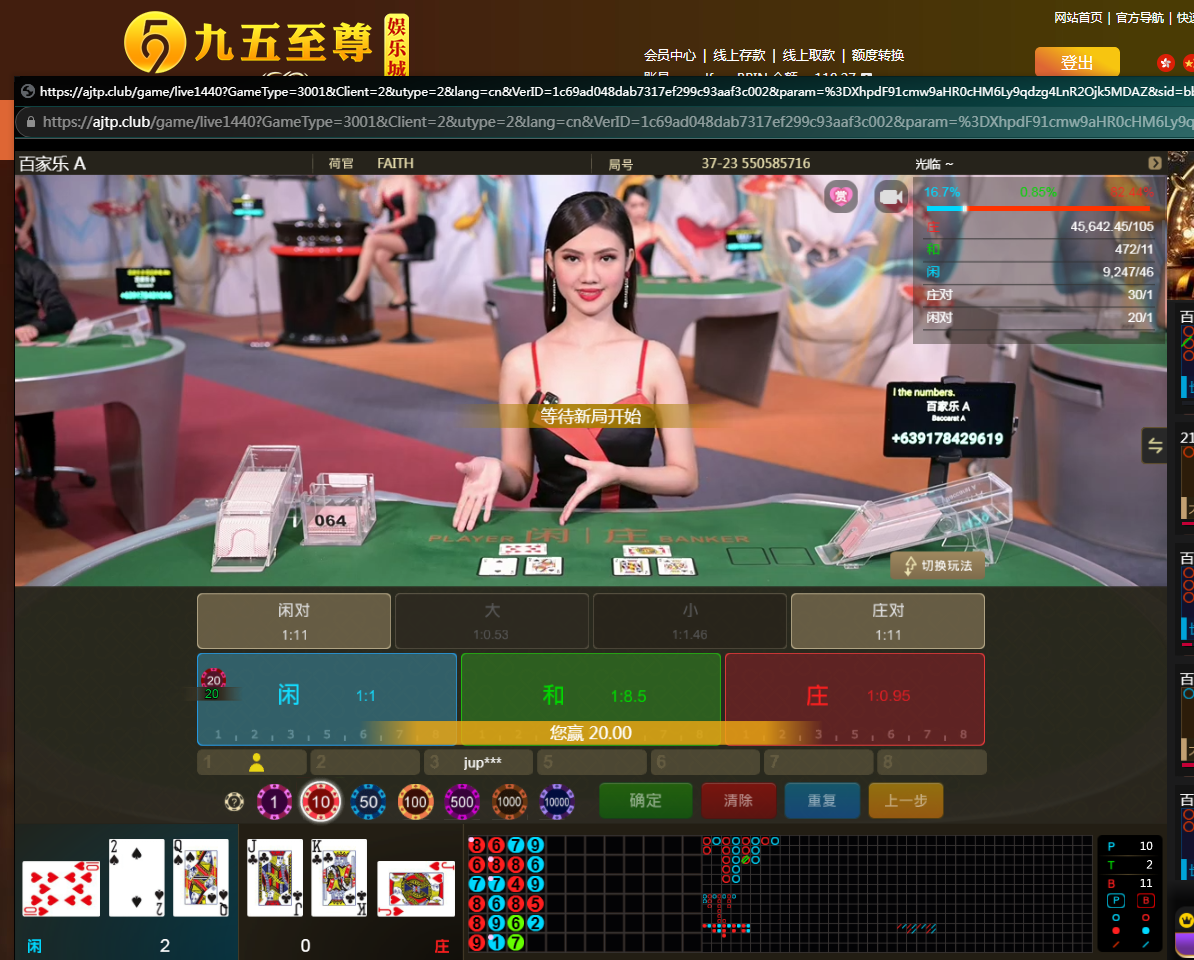
Task: Undo last step with 上一步
Action: click(x=905, y=801)
